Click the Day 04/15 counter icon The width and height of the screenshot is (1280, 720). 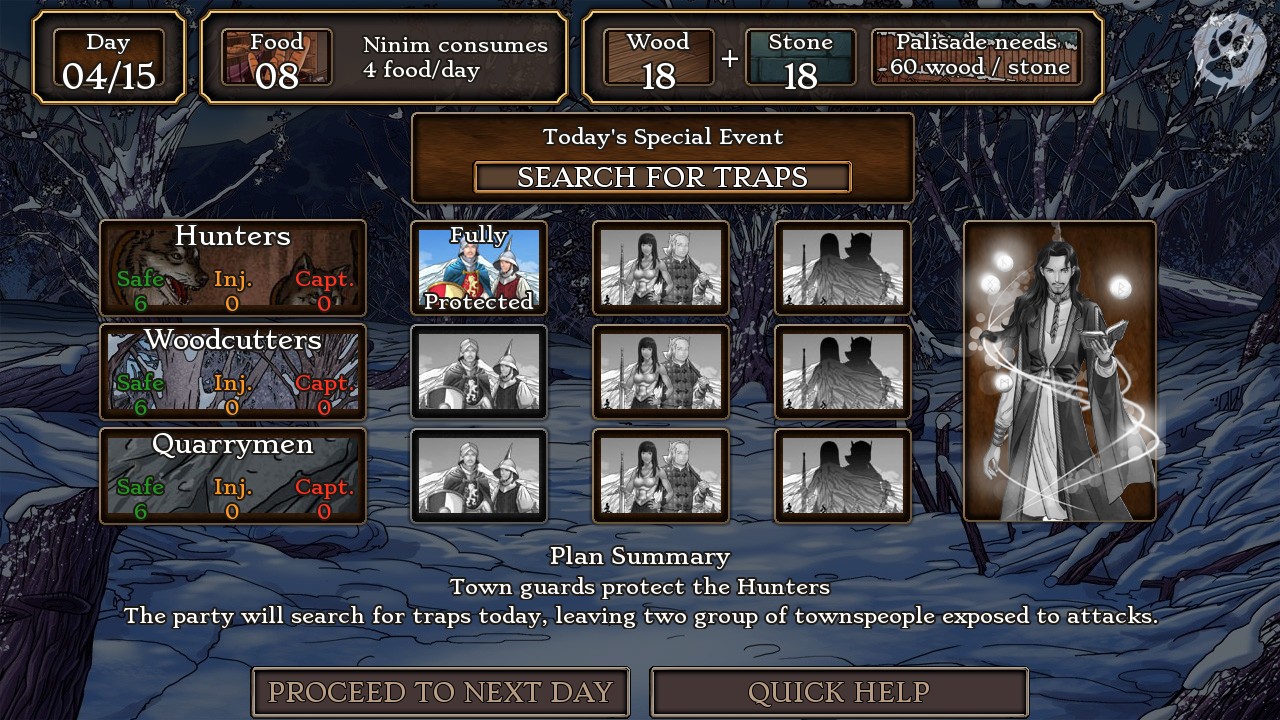click(109, 58)
